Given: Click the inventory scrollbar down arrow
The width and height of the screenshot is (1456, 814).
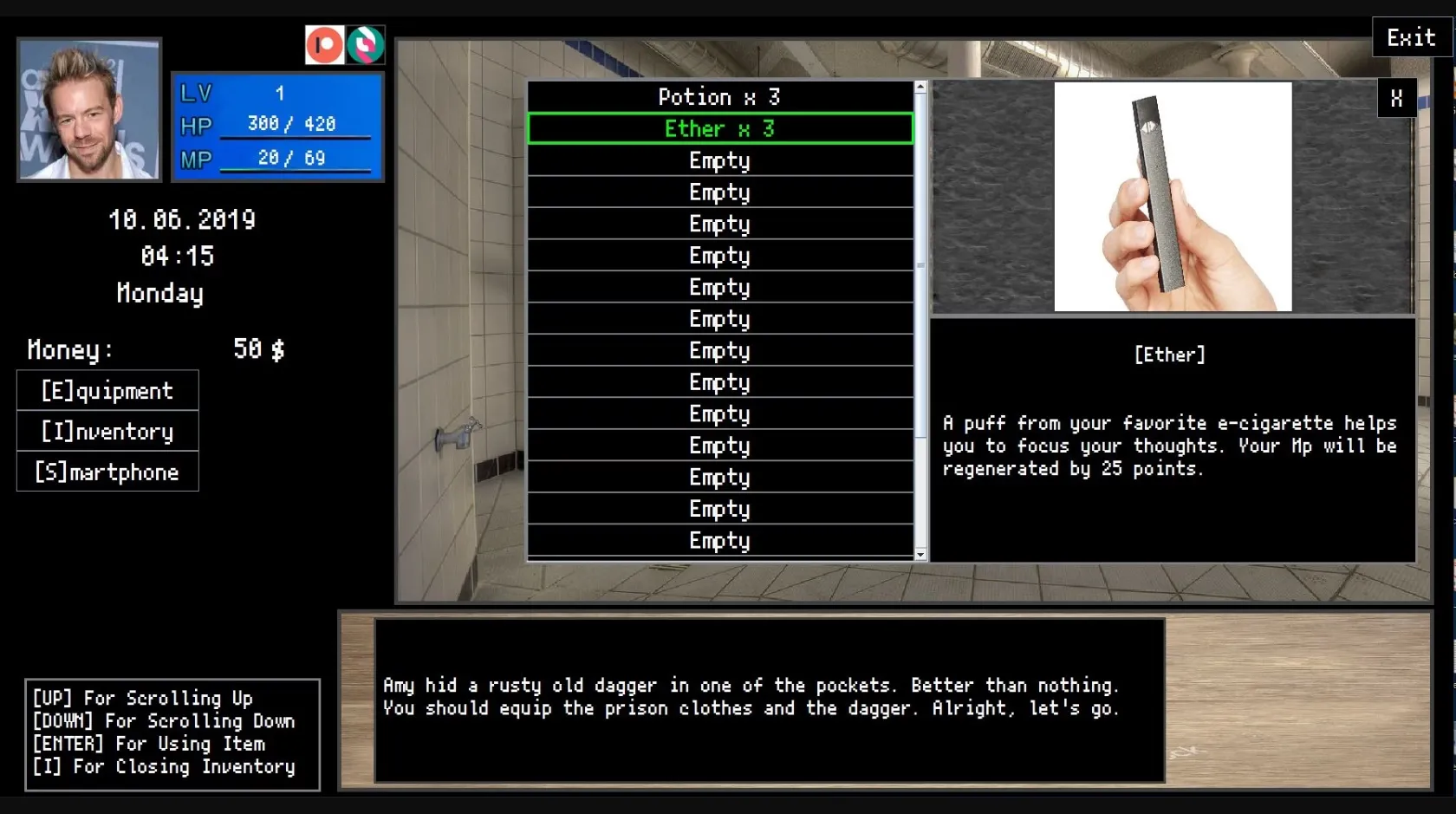Looking at the screenshot, I should 920,554.
